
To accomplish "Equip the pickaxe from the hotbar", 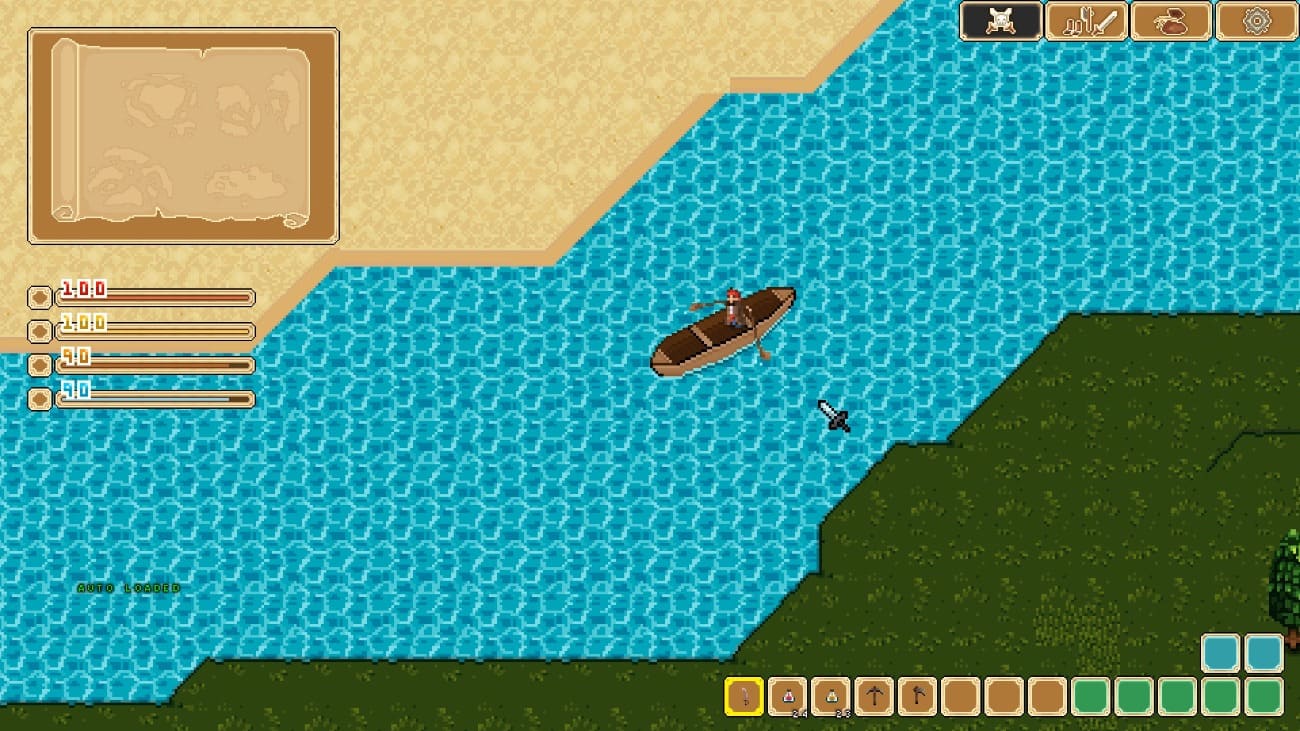I will (875, 696).
